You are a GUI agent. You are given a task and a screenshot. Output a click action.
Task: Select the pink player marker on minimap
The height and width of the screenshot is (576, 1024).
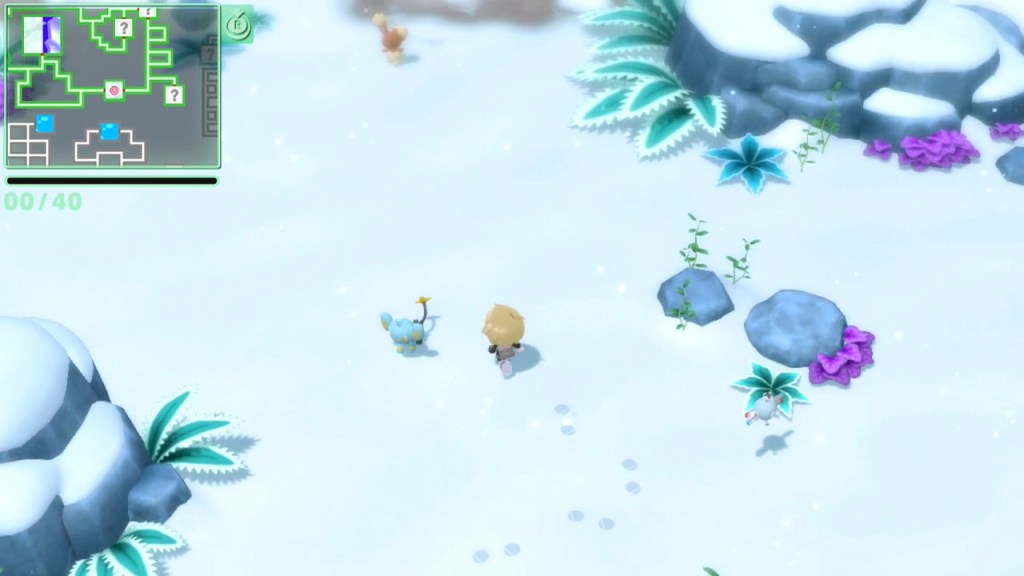(x=114, y=91)
